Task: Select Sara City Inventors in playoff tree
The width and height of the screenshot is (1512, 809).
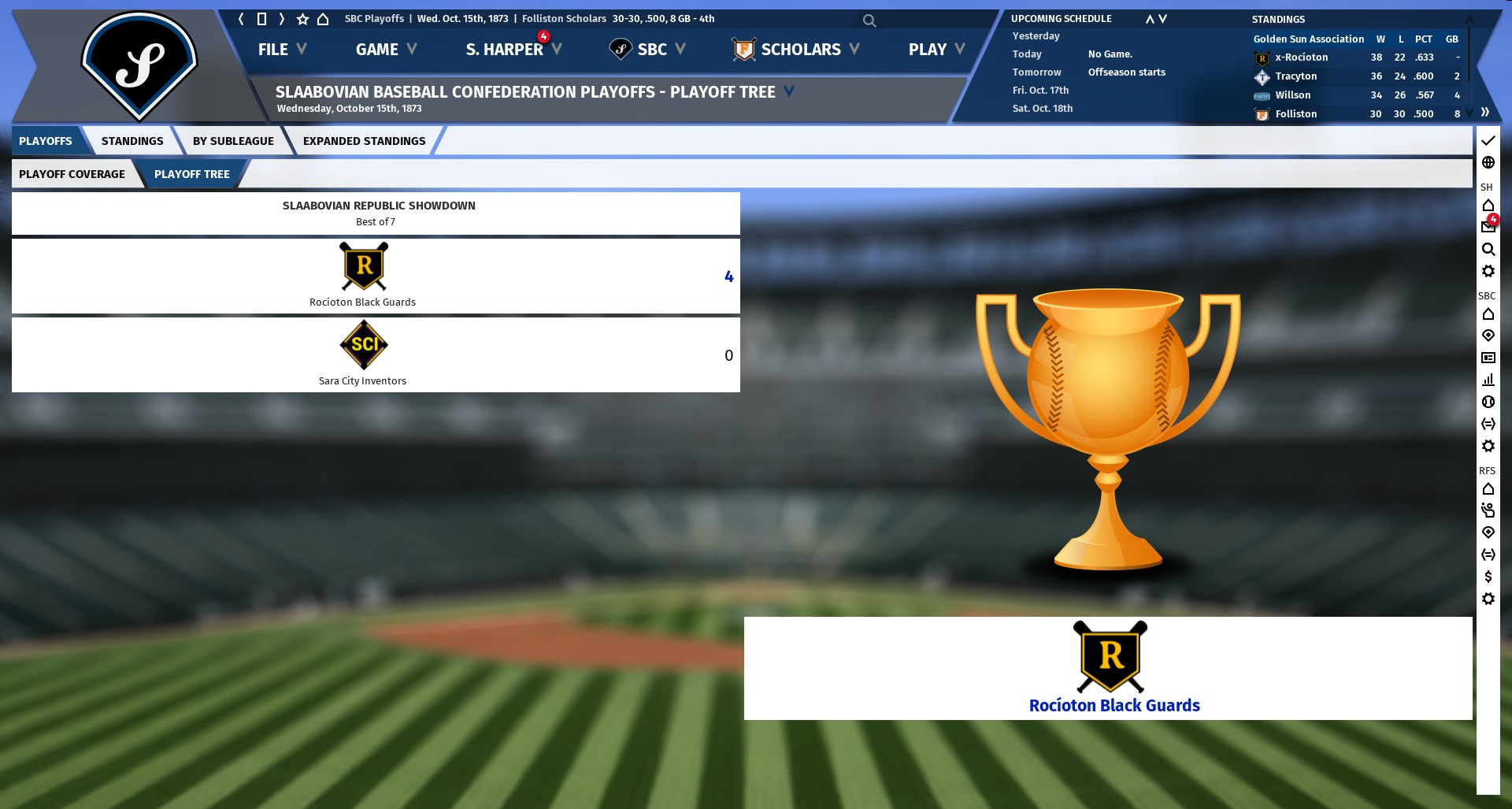Action: click(x=363, y=354)
